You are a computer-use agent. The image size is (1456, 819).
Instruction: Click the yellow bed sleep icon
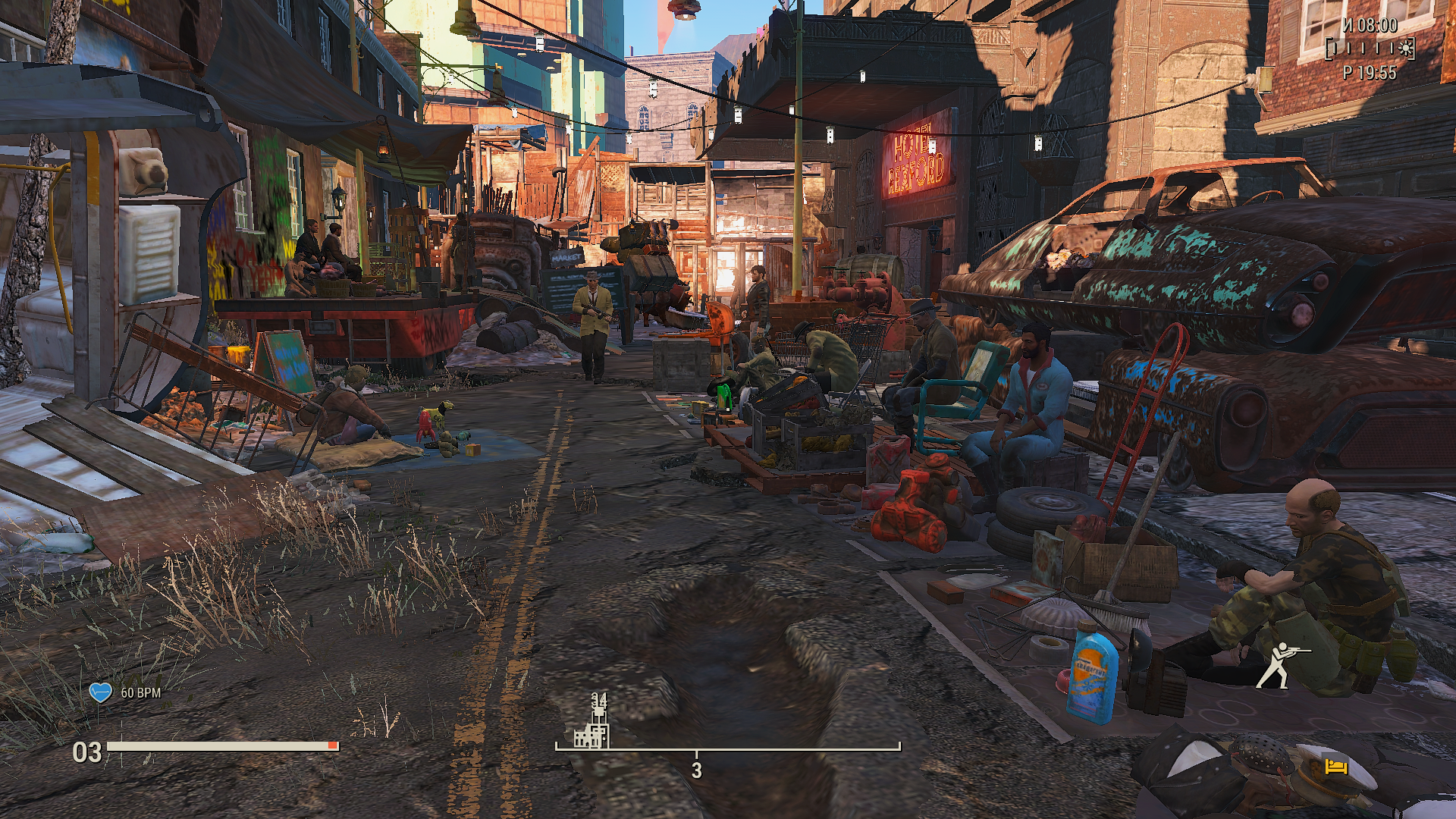(x=1336, y=767)
